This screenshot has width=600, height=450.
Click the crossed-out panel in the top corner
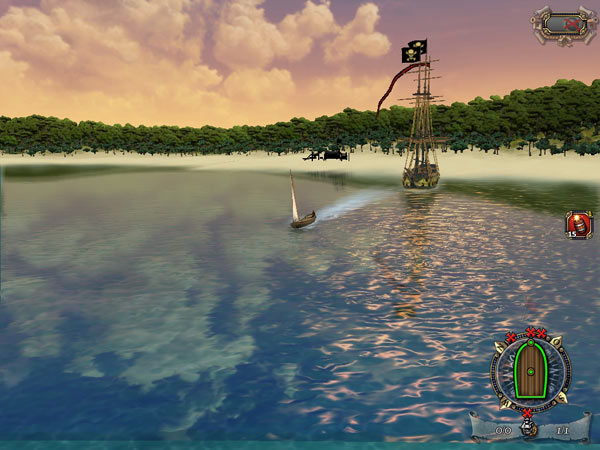click(562, 22)
